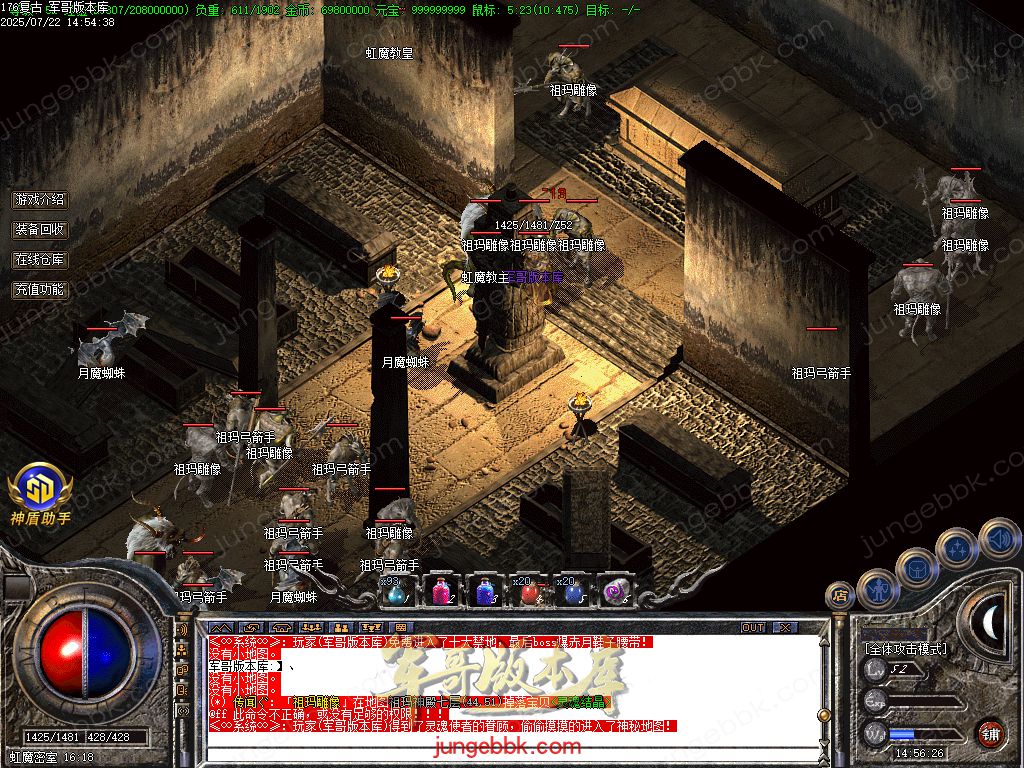
Task: Open the character figure round button
Action: 878,588
